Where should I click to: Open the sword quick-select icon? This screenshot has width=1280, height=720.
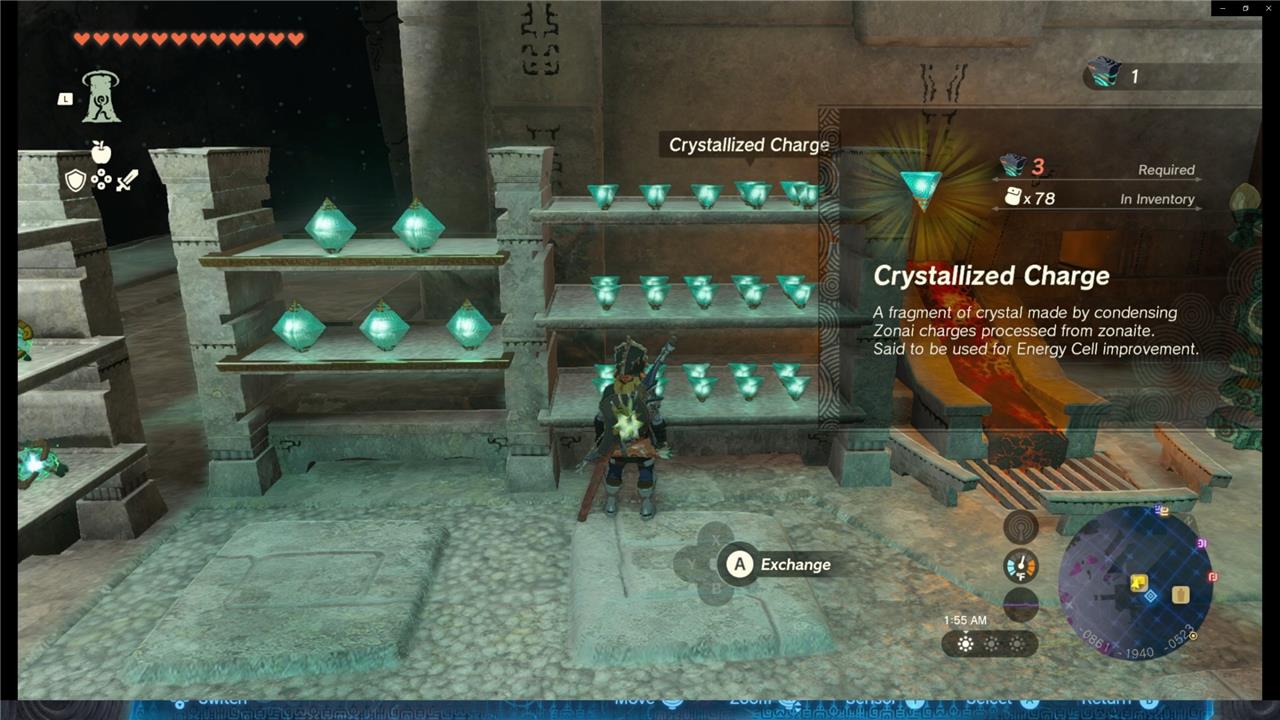[x=127, y=181]
